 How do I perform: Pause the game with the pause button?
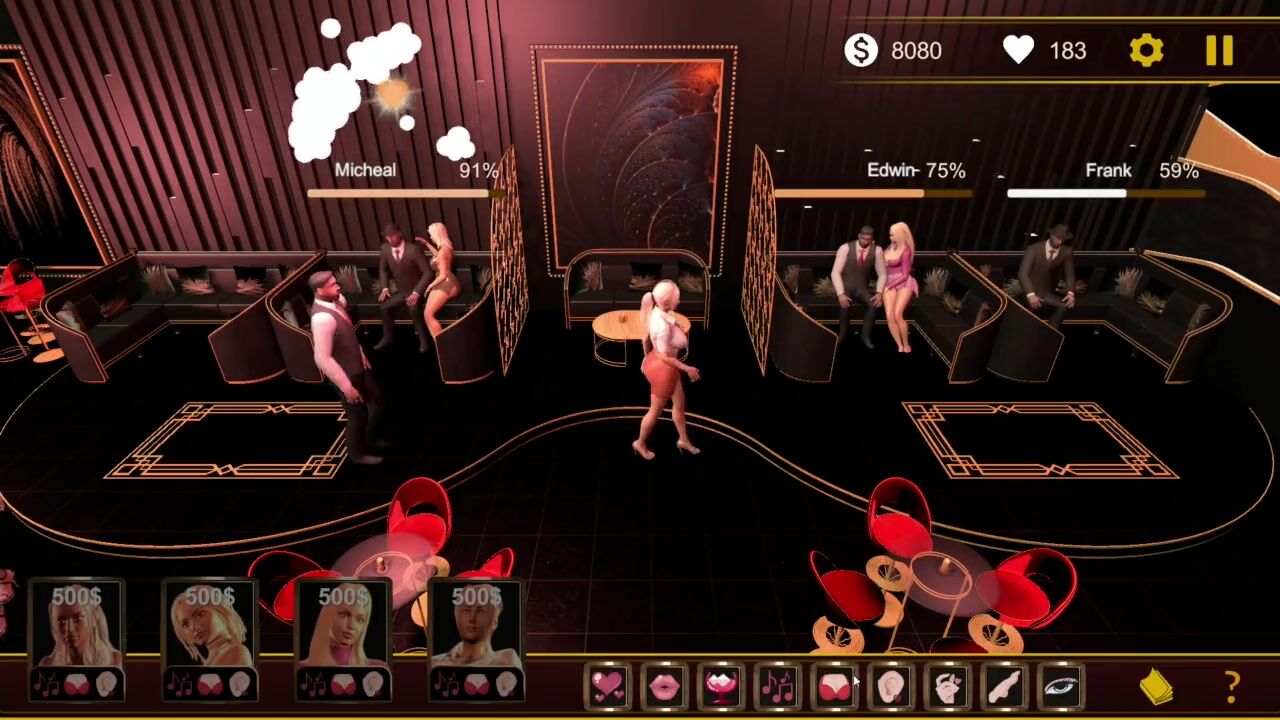[x=1219, y=50]
